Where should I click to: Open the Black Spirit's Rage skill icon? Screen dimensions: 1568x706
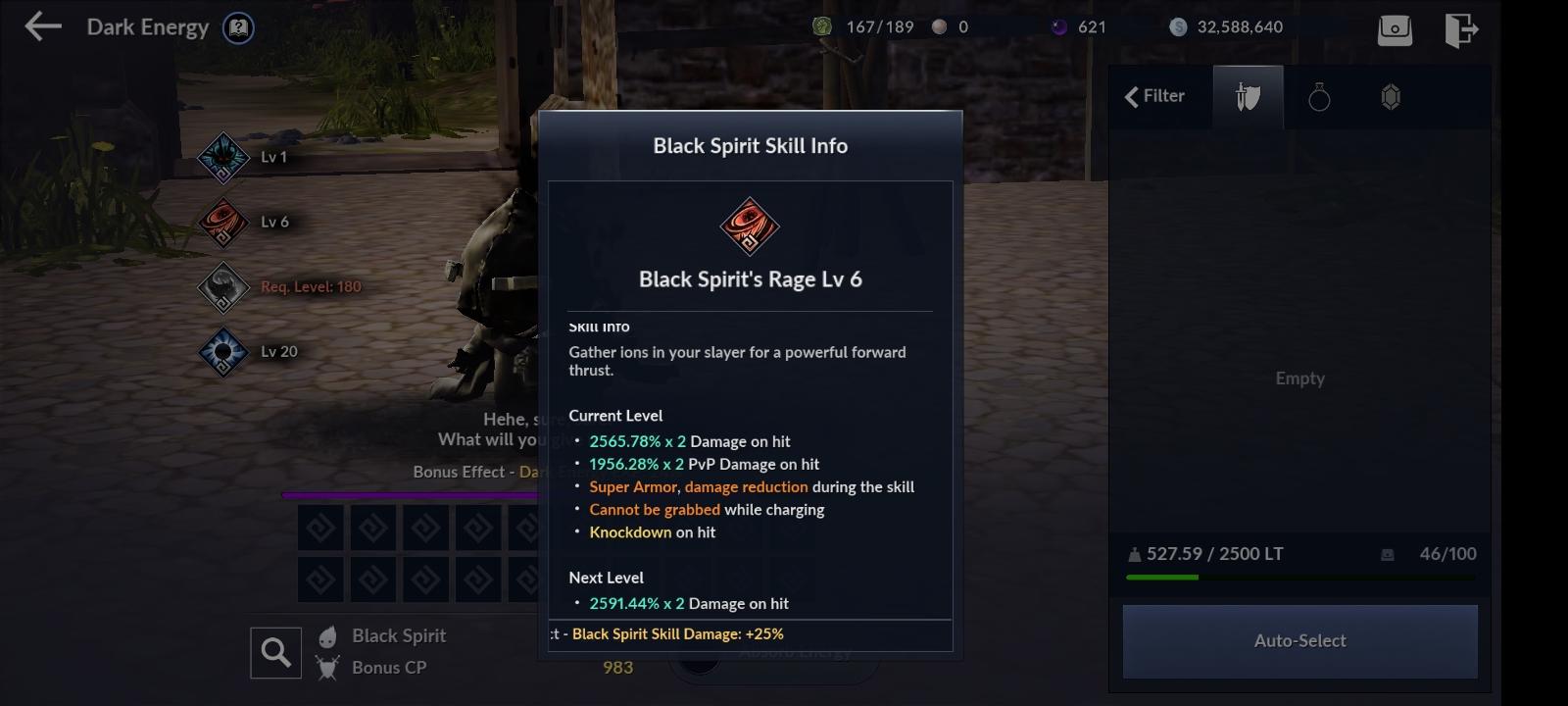coord(749,227)
